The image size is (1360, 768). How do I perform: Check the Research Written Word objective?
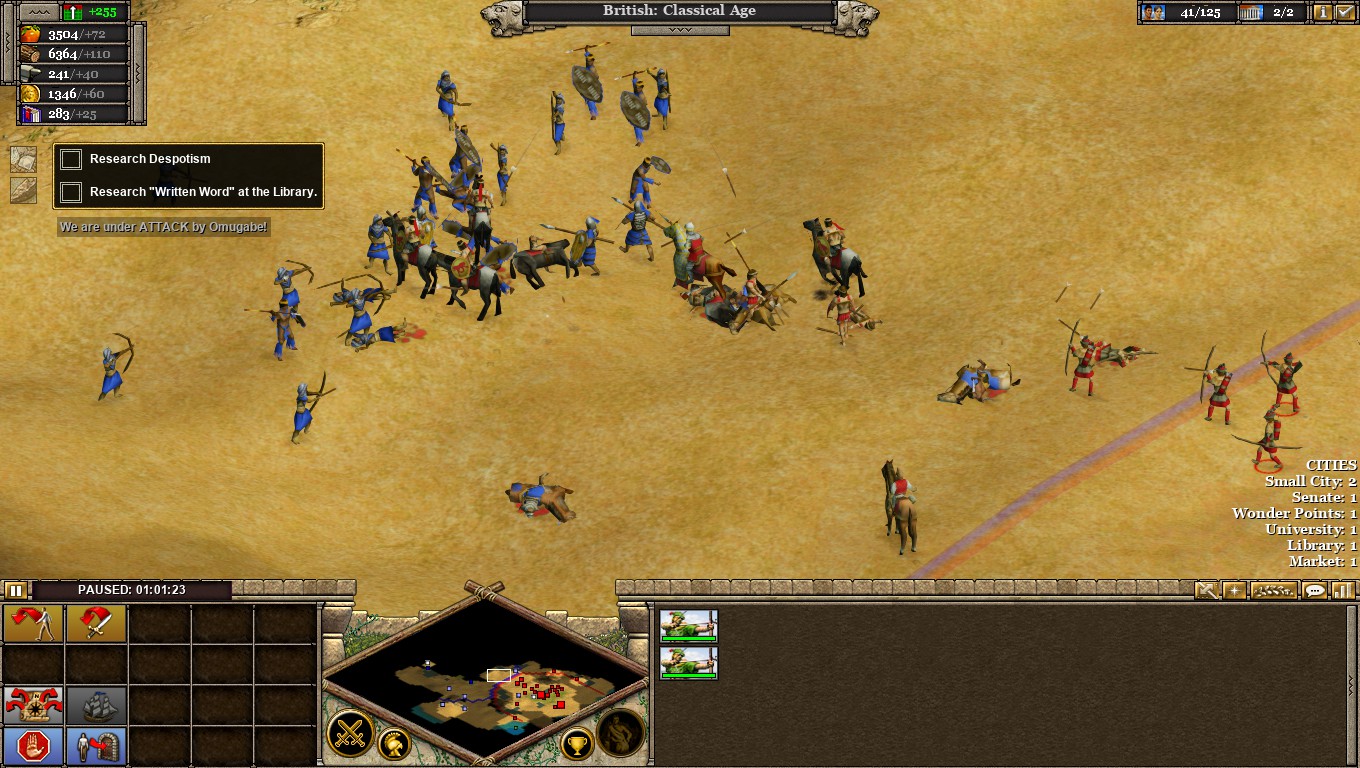[71, 191]
